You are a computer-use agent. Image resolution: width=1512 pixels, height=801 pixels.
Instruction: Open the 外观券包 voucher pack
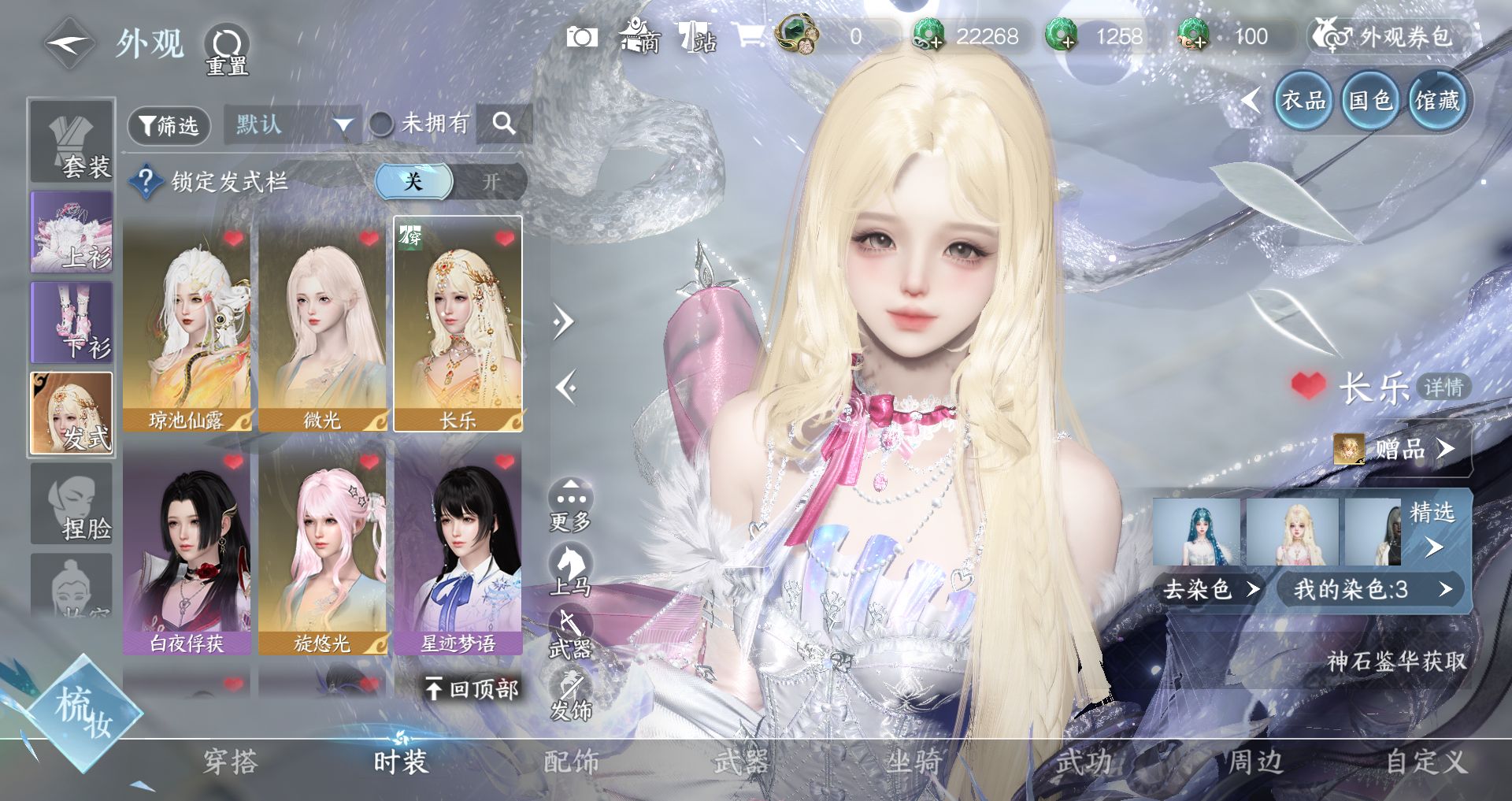1391,36
